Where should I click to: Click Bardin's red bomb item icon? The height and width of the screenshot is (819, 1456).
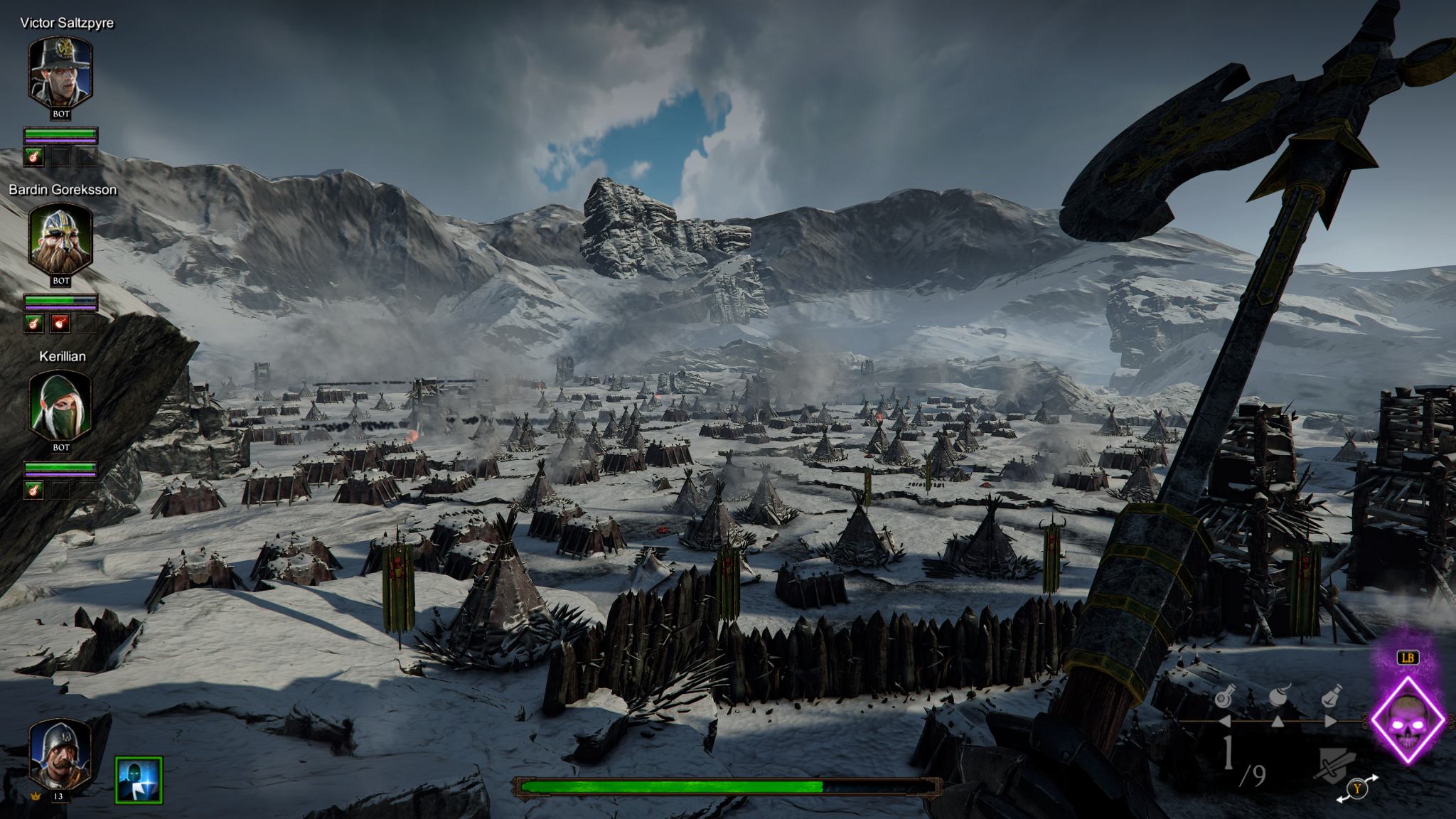click(60, 324)
